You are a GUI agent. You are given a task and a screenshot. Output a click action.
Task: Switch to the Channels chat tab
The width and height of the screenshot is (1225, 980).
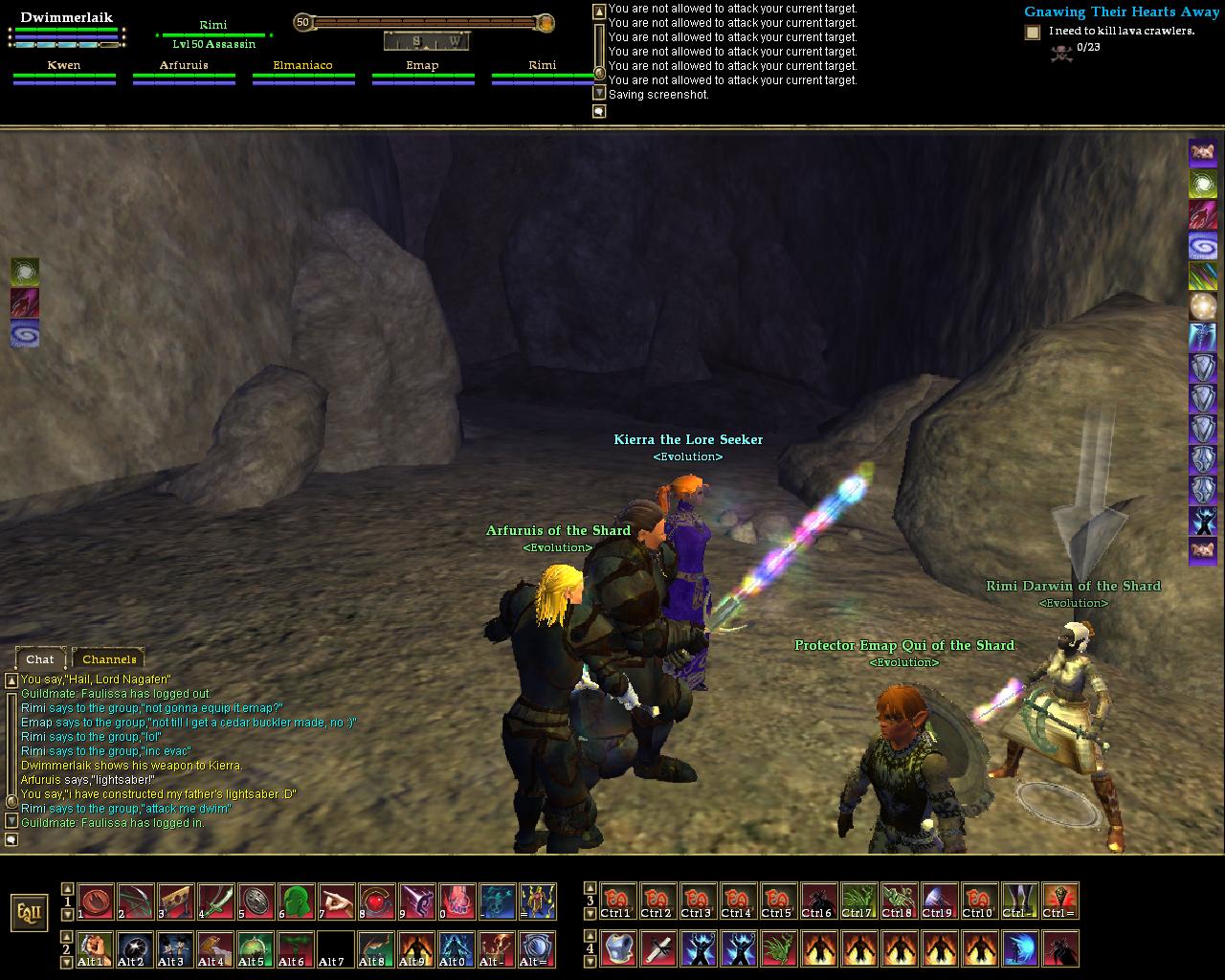click(x=109, y=658)
